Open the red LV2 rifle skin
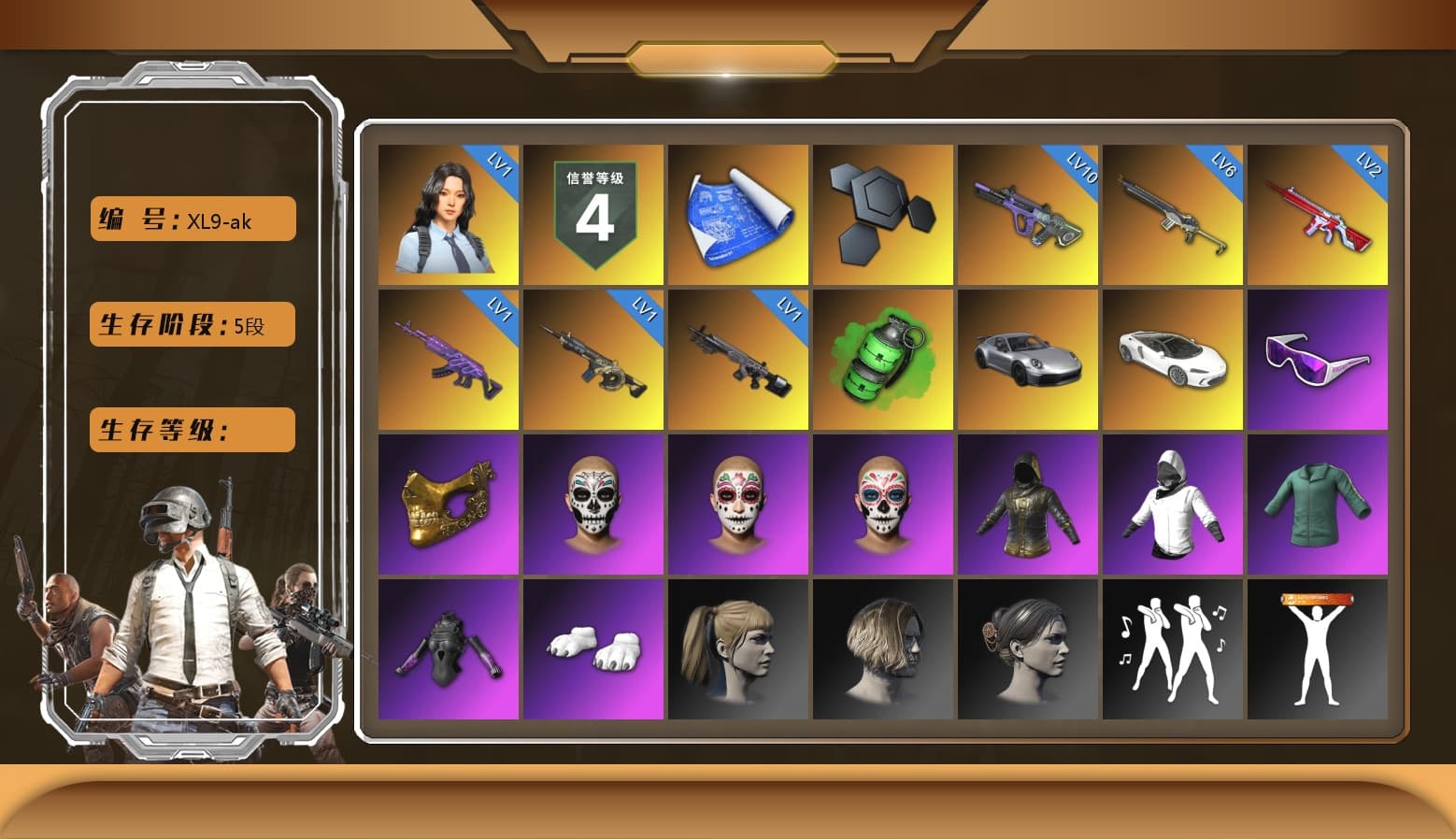The image size is (1456, 839). pos(1318,213)
